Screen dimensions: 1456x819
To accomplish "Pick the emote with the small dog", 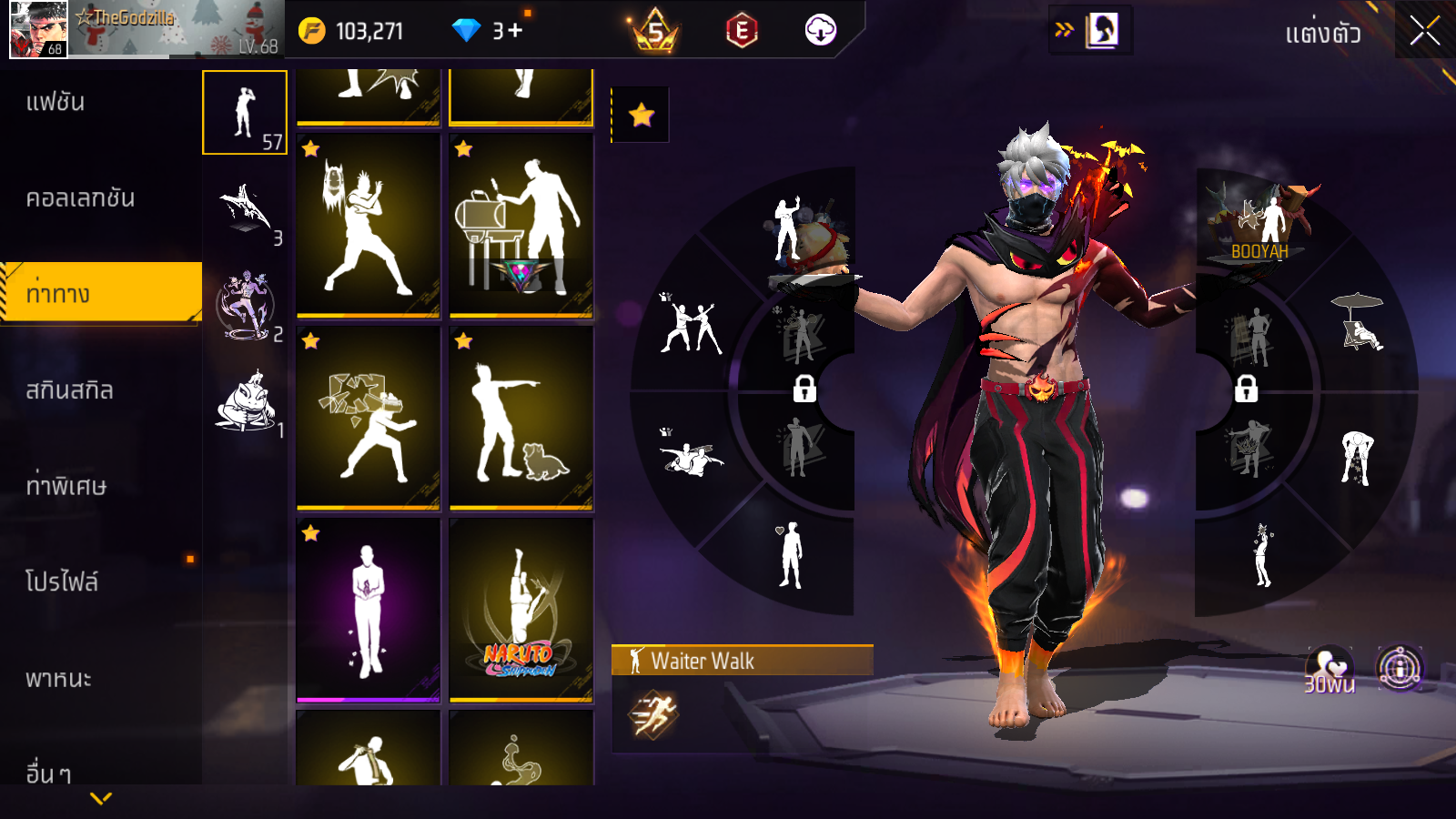I will (x=521, y=418).
